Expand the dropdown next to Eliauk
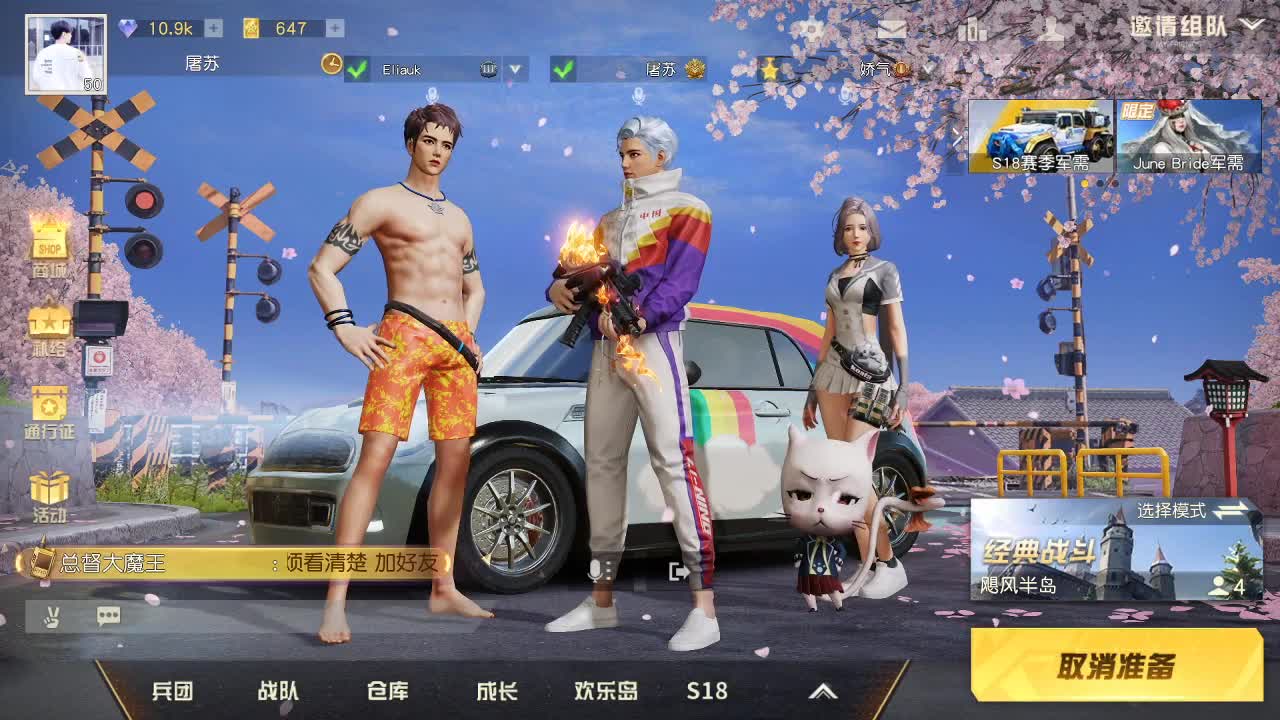The image size is (1280, 720). 513,70
